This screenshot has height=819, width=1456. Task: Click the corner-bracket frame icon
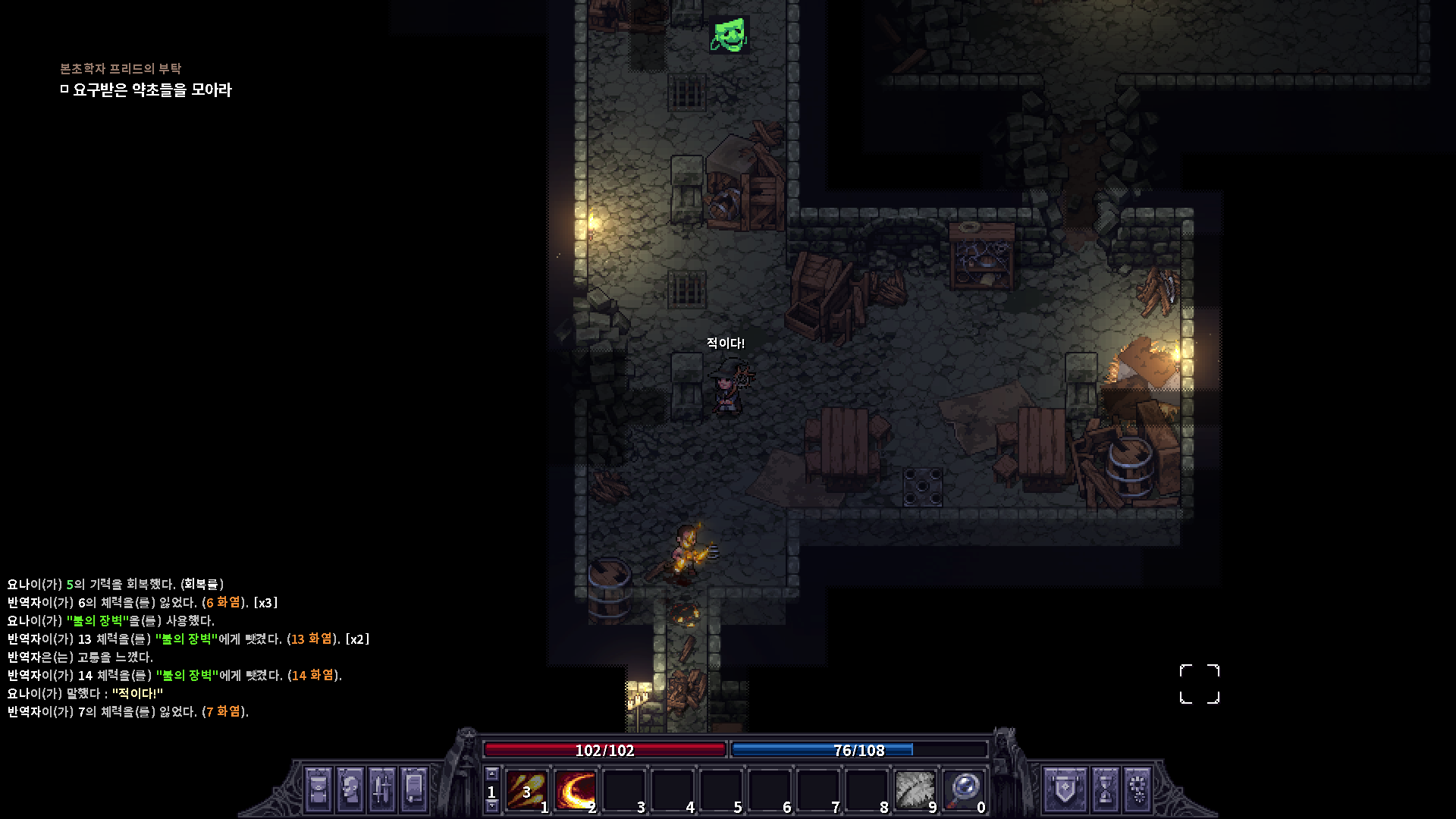click(x=1199, y=684)
